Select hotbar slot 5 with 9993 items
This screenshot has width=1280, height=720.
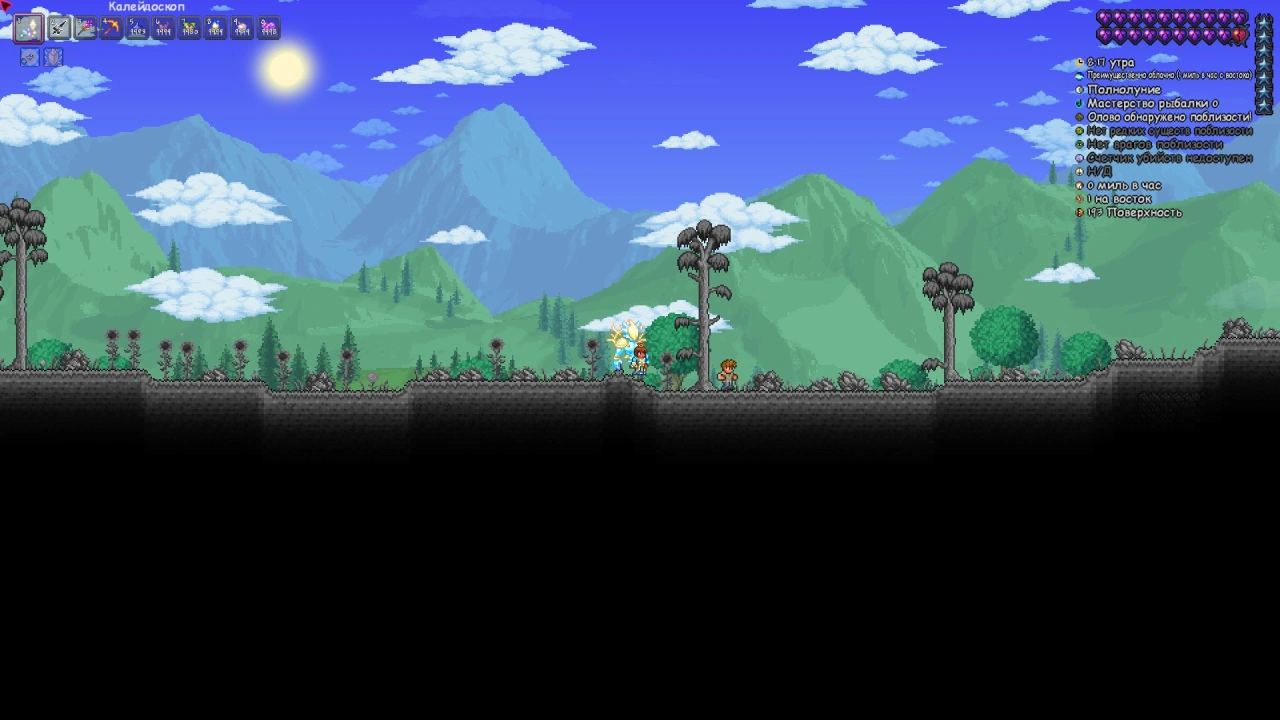(x=138, y=28)
